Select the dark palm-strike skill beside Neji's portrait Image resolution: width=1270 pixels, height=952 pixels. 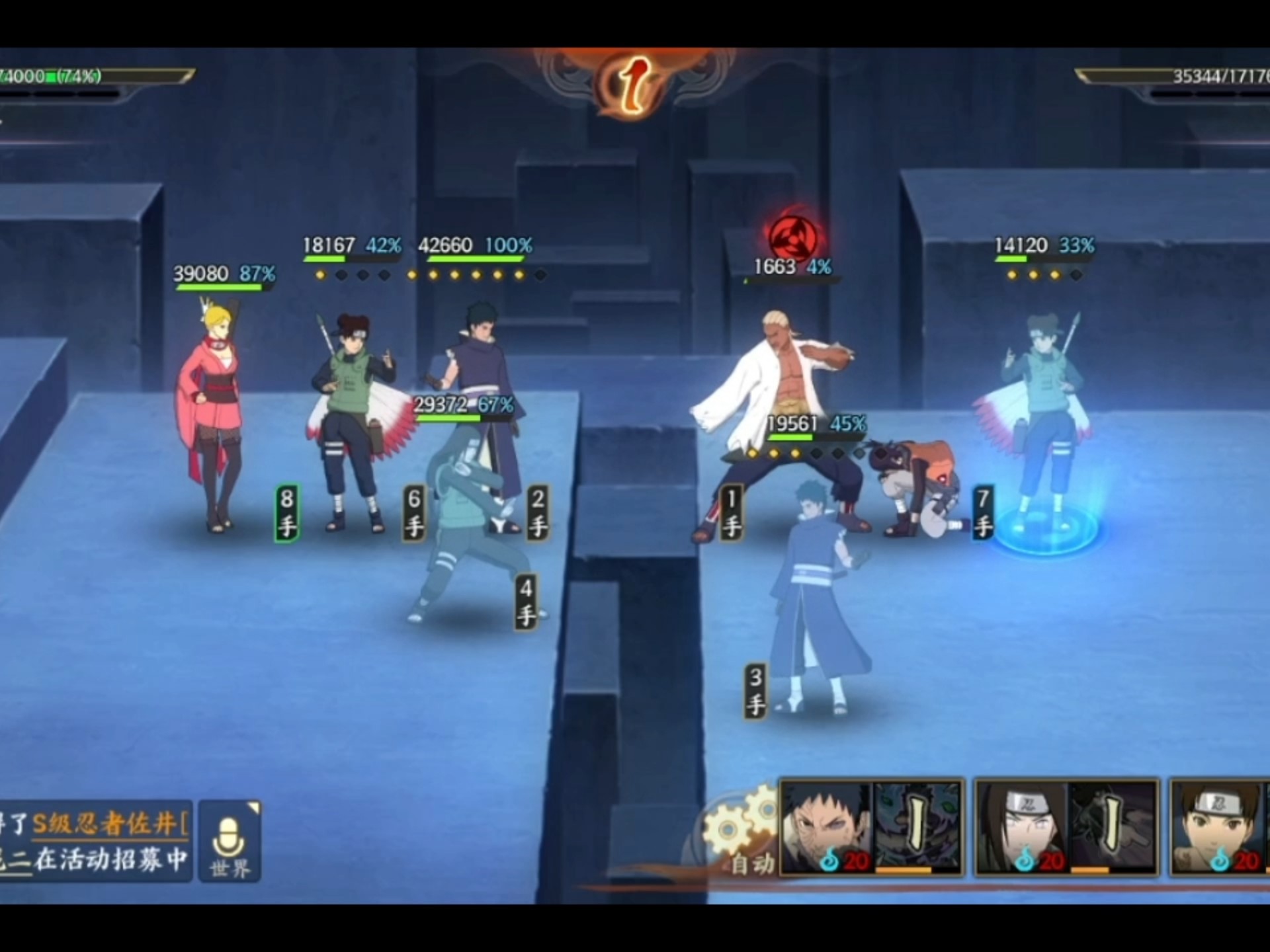coord(1113,826)
